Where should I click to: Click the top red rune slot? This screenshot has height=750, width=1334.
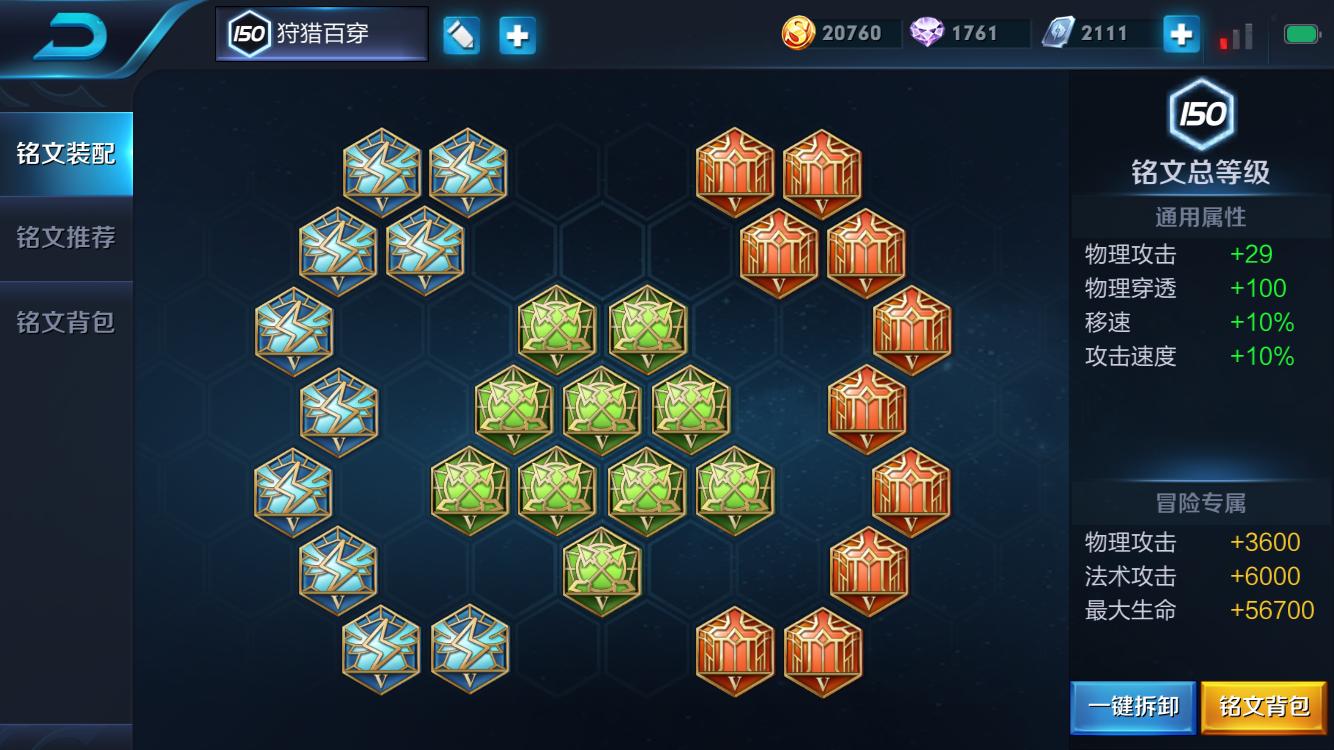[x=733, y=170]
